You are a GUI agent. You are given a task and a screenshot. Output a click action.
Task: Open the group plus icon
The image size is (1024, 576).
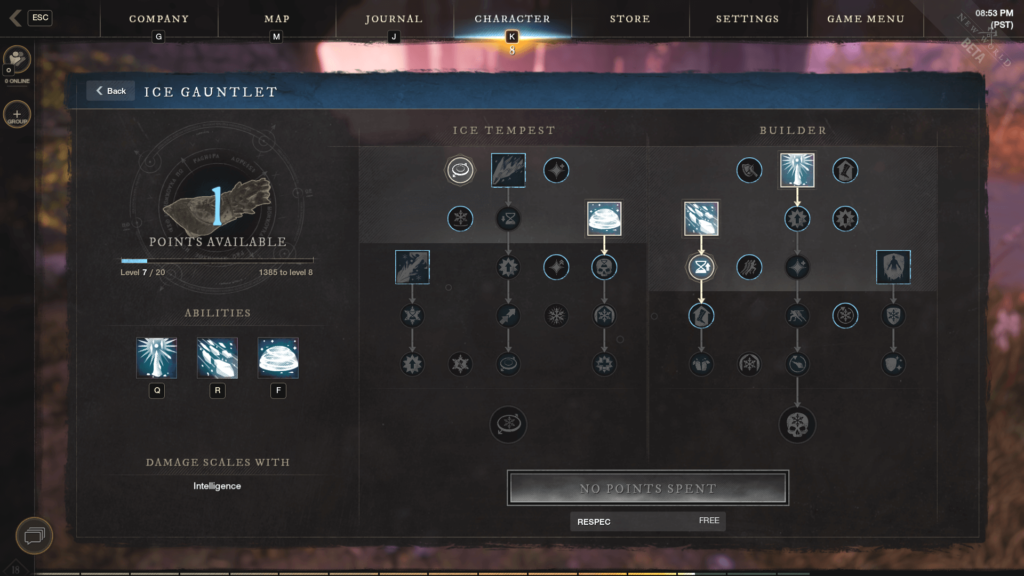[17, 114]
